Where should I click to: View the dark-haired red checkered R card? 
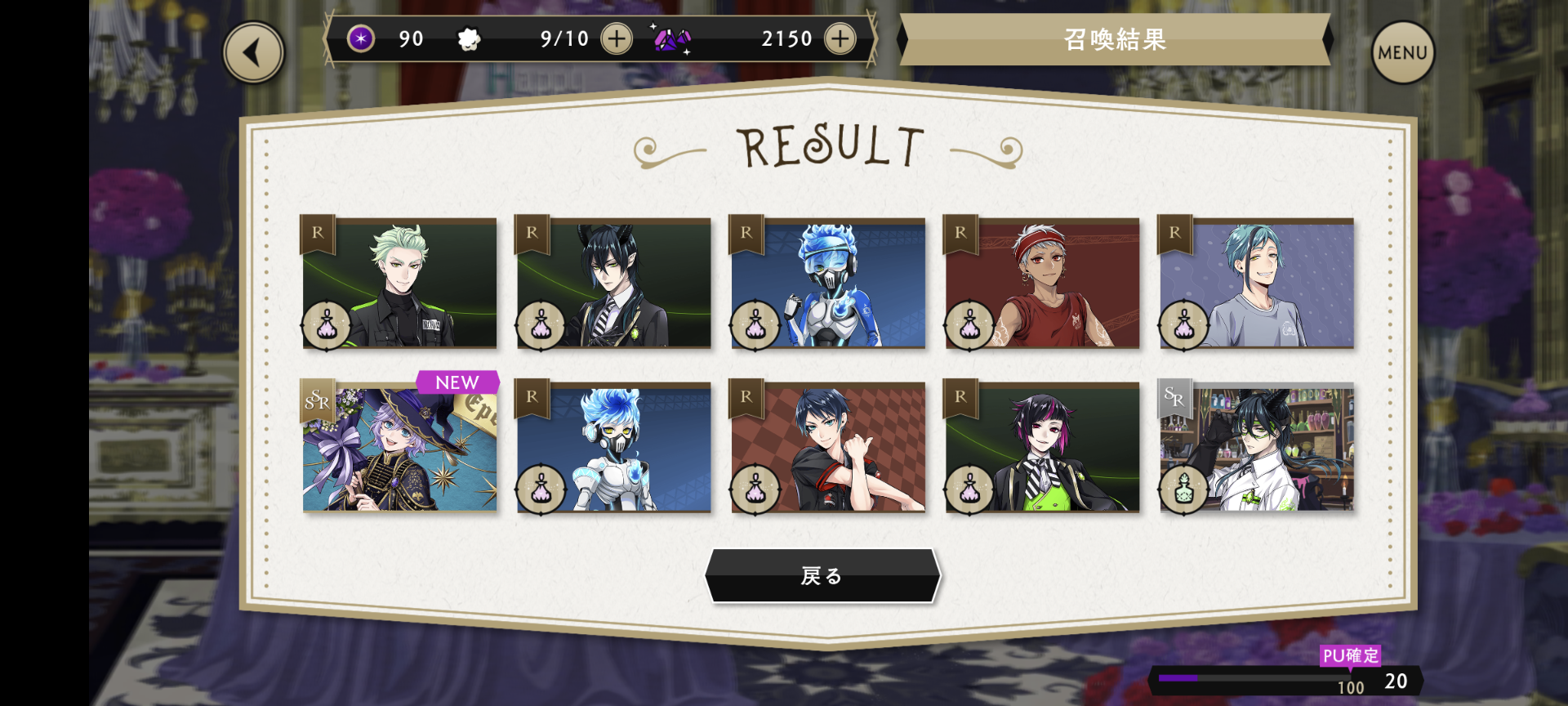pos(828,448)
